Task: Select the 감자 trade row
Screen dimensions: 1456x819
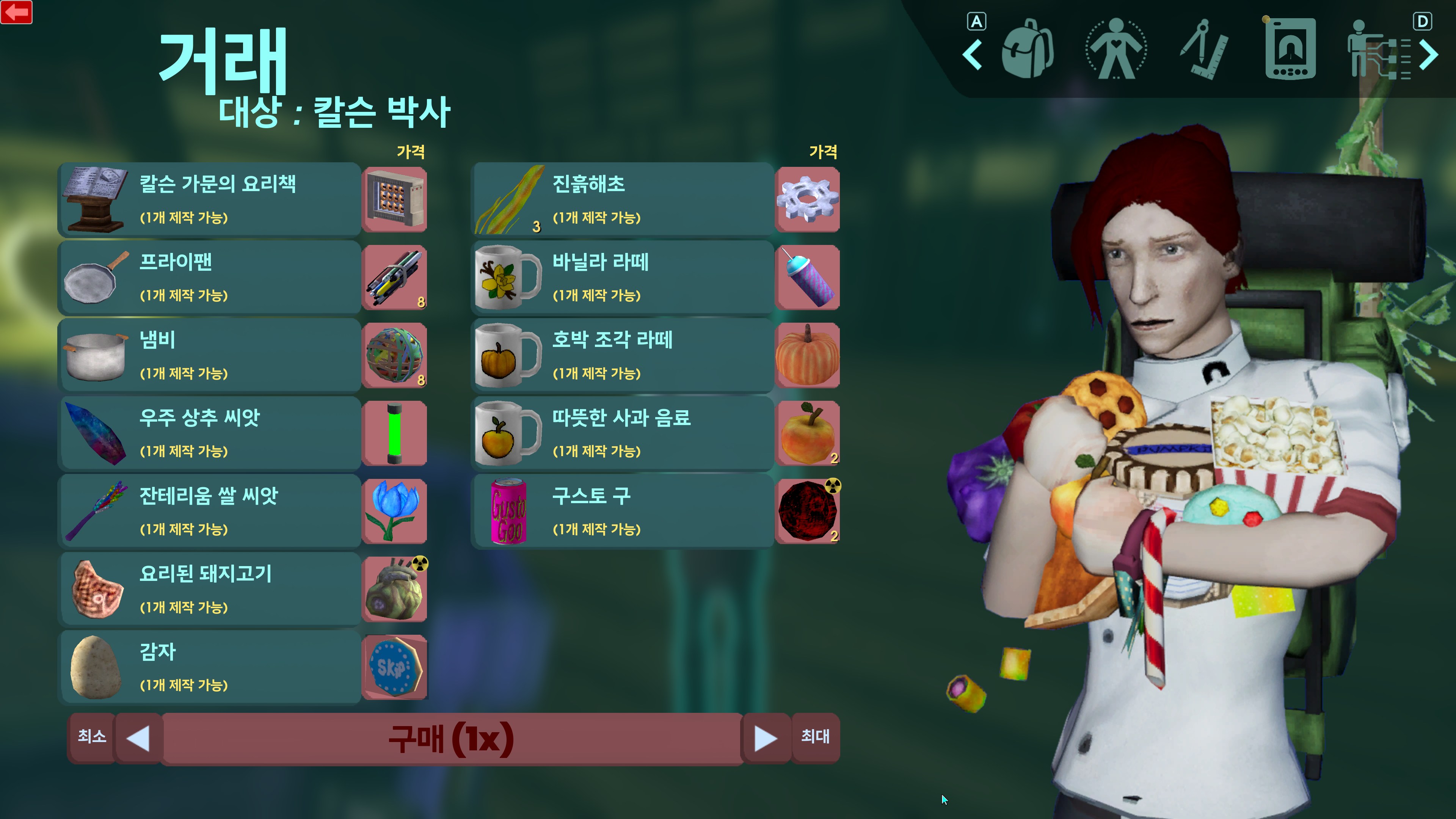Action: [x=210, y=667]
